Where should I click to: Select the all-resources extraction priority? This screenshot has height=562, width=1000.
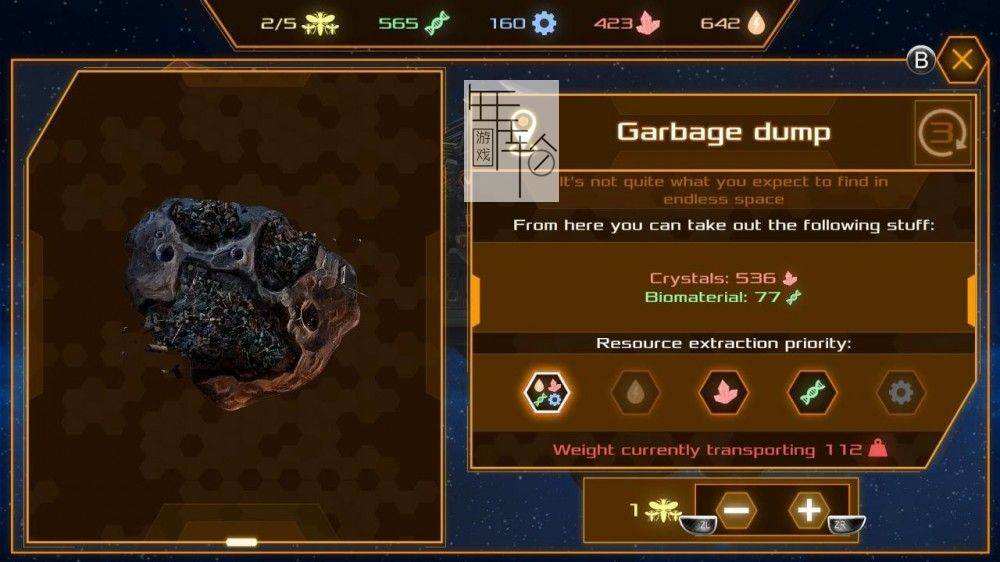pyautogui.click(x=548, y=392)
